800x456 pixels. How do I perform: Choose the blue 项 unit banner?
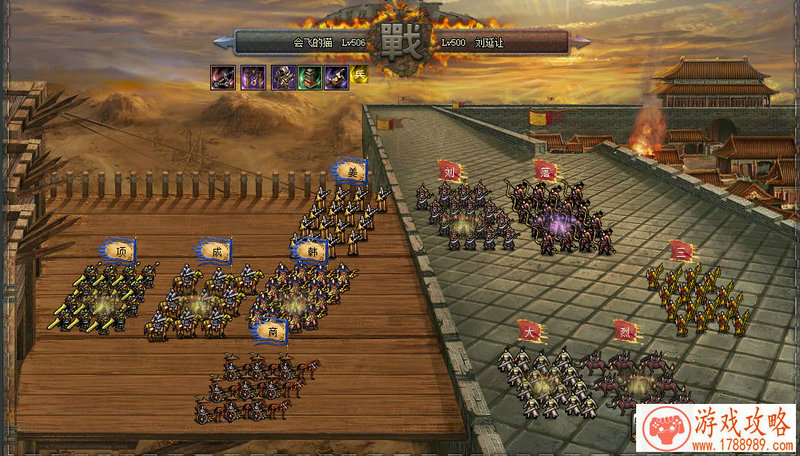point(120,251)
